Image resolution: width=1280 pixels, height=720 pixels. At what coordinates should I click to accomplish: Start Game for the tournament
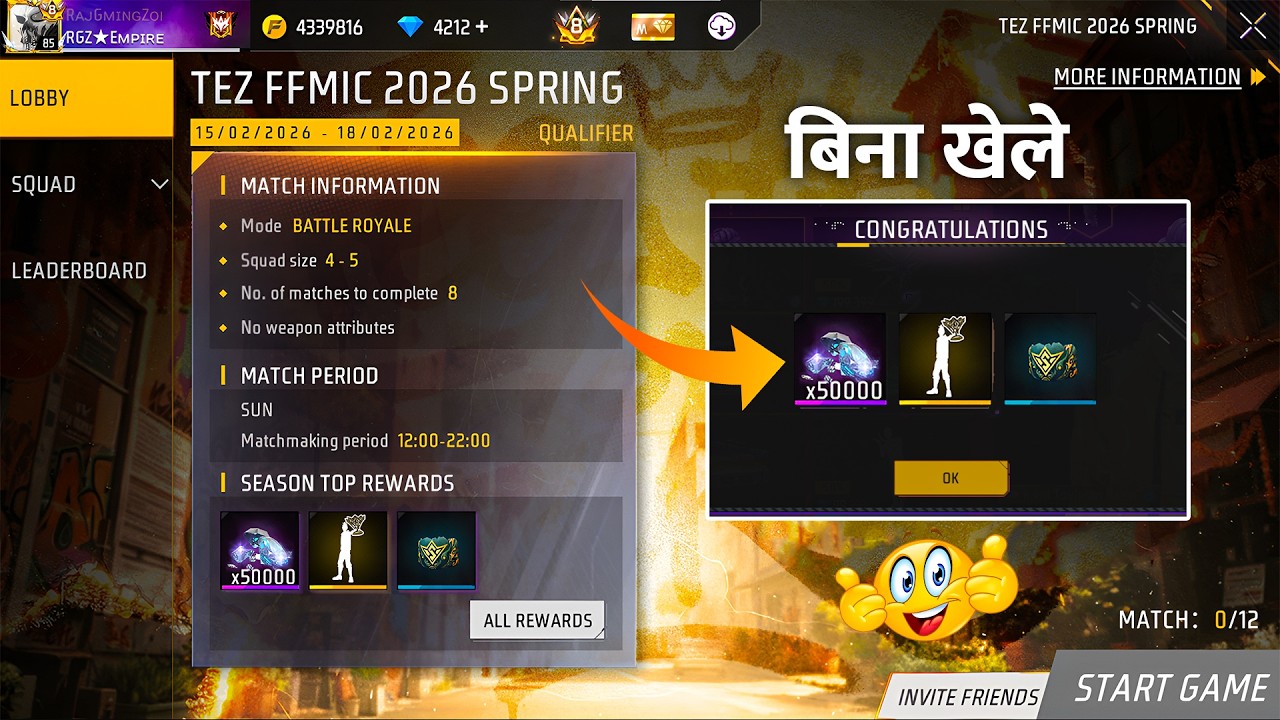[1170, 688]
